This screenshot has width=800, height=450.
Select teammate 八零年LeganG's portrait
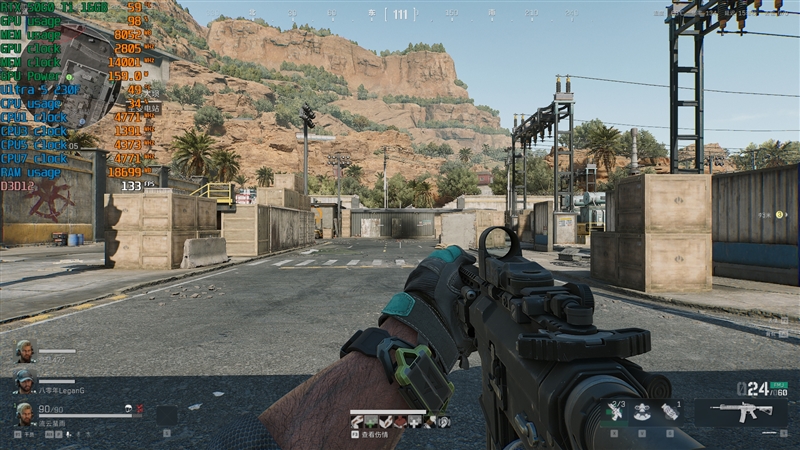[x=24, y=380]
